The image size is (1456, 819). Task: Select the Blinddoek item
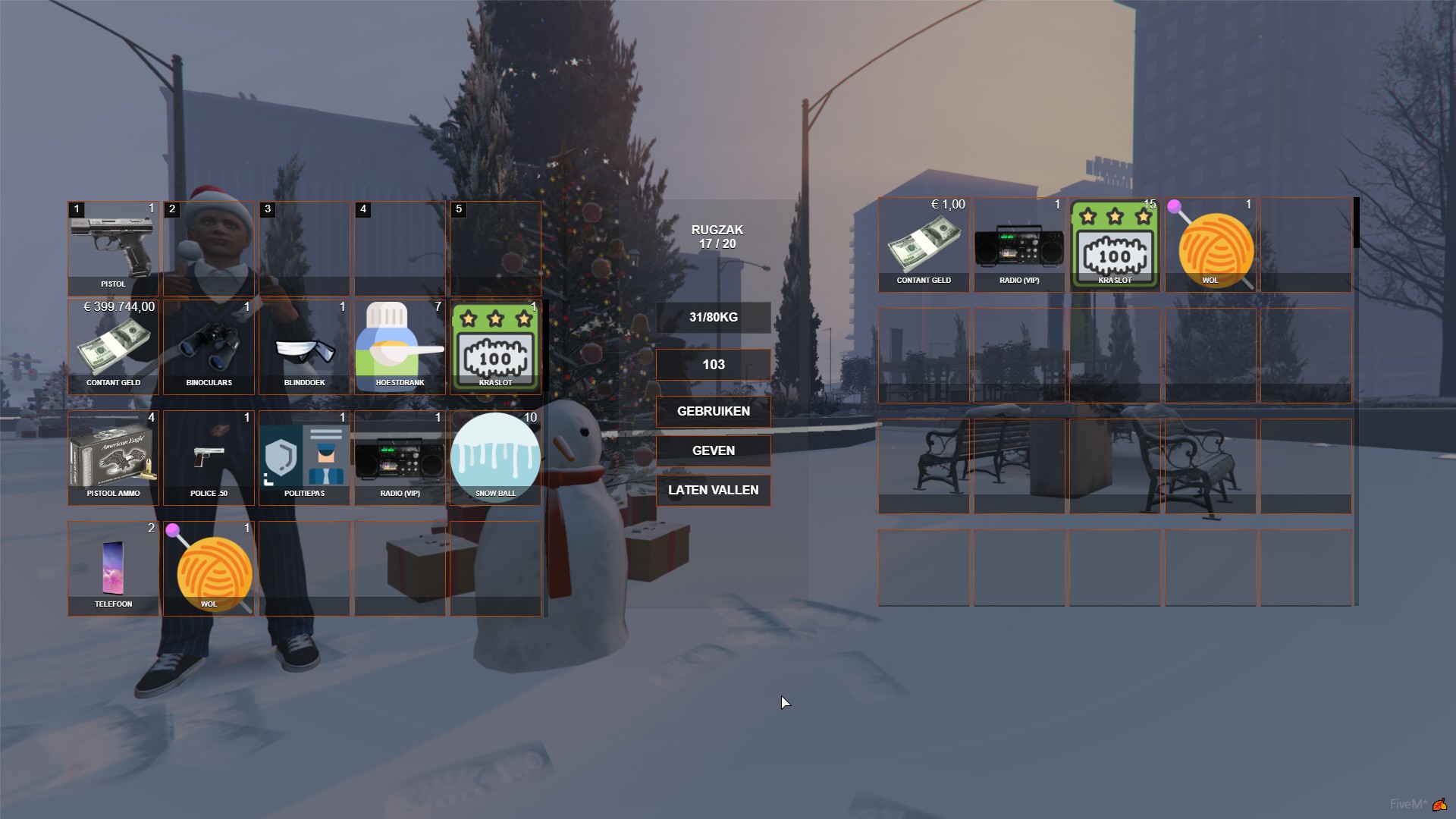(x=303, y=347)
